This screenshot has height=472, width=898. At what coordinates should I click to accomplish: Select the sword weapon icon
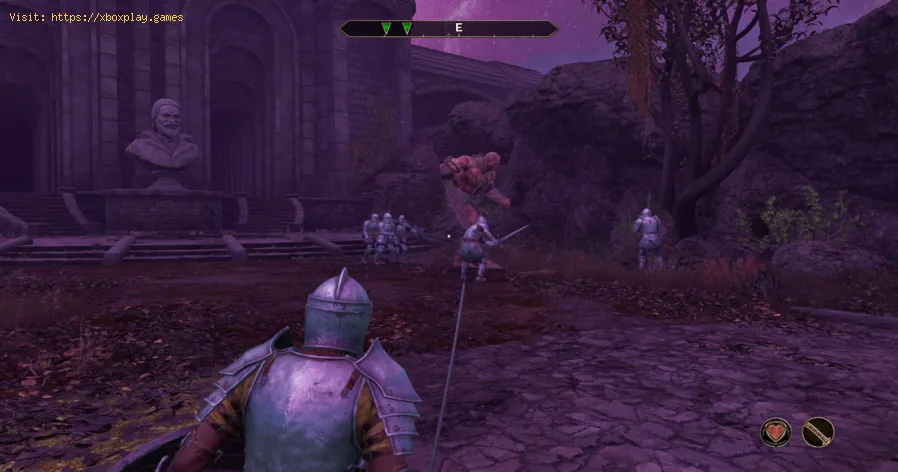pyautogui.click(x=818, y=432)
